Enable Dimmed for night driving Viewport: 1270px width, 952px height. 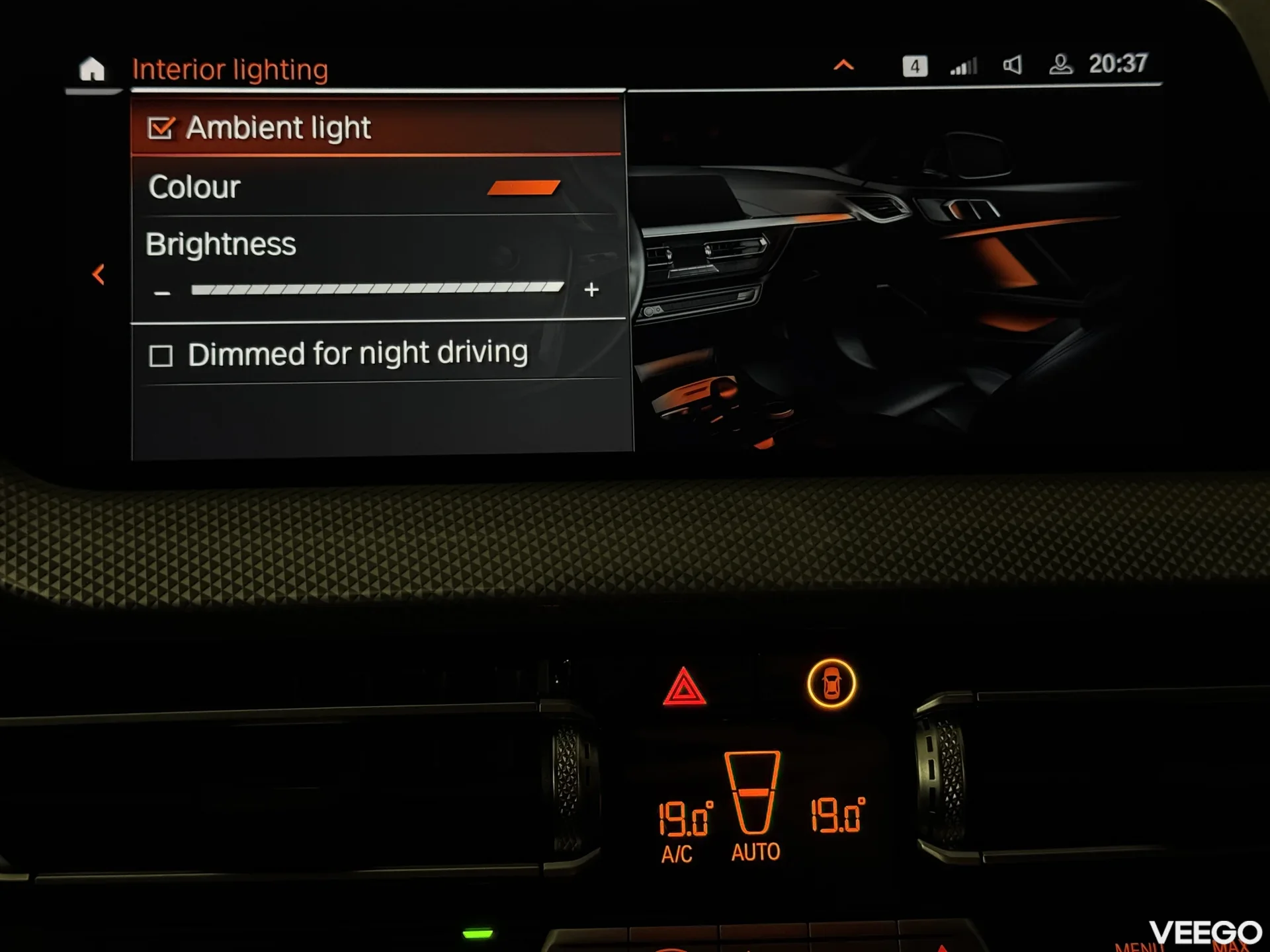pyautogui.click(x=161, y=356)
